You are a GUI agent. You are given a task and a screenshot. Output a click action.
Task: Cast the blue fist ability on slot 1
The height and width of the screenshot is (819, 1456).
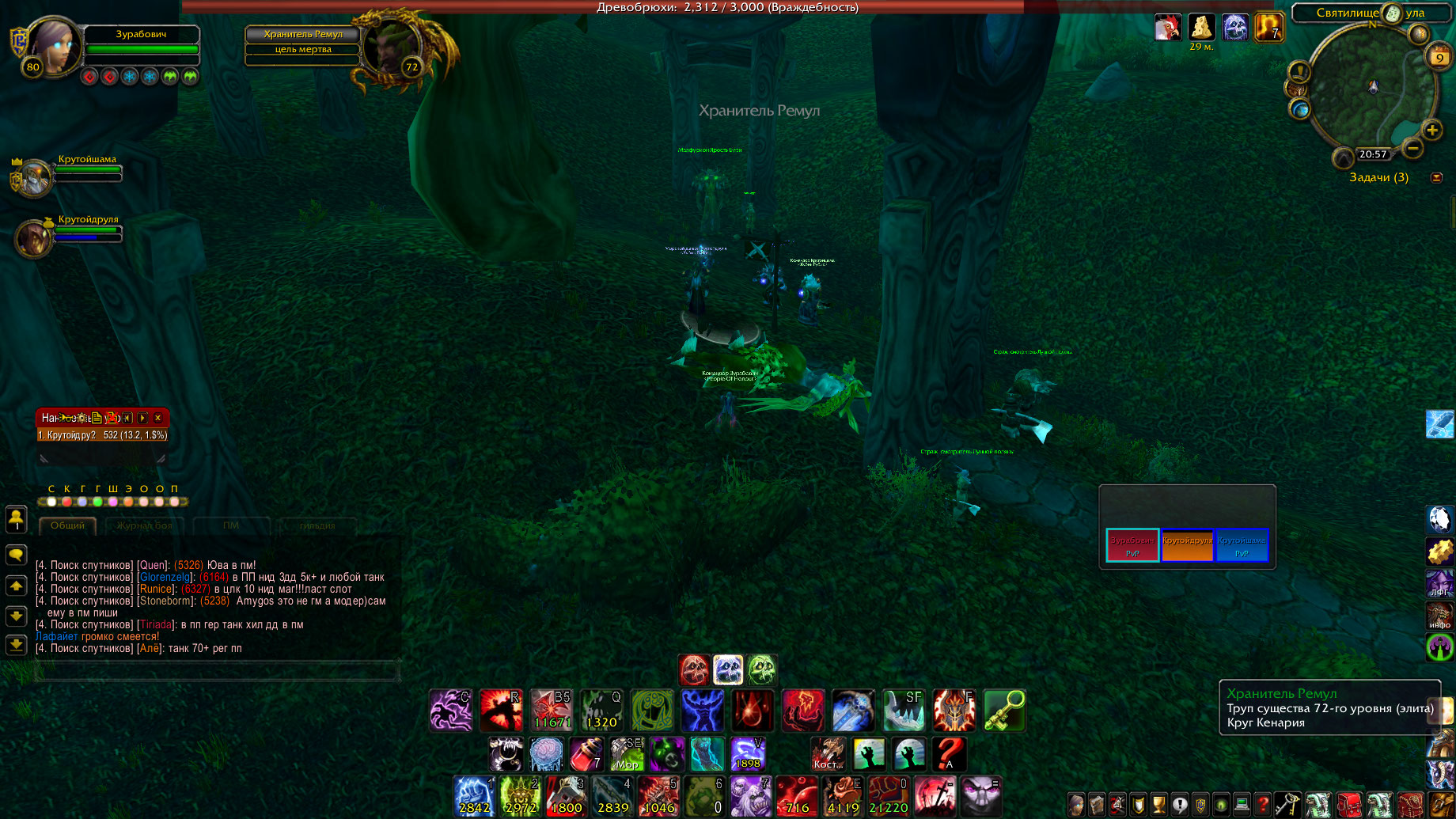coord(475,795)
